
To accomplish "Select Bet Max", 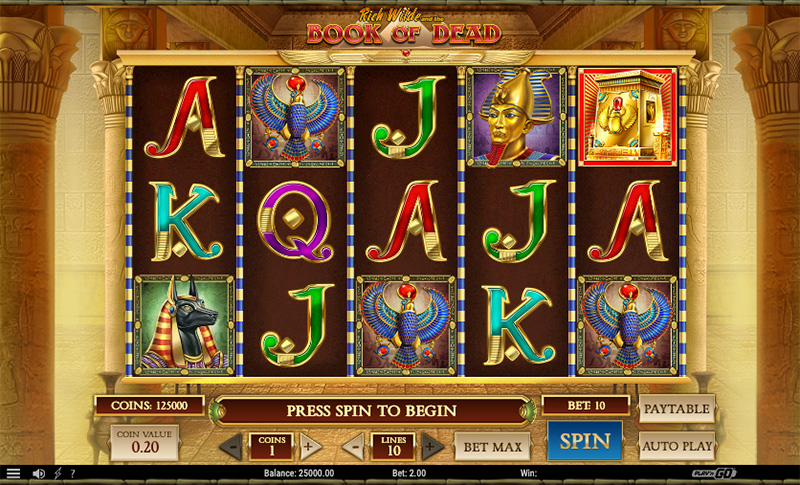I will click(x=491, y=445).
